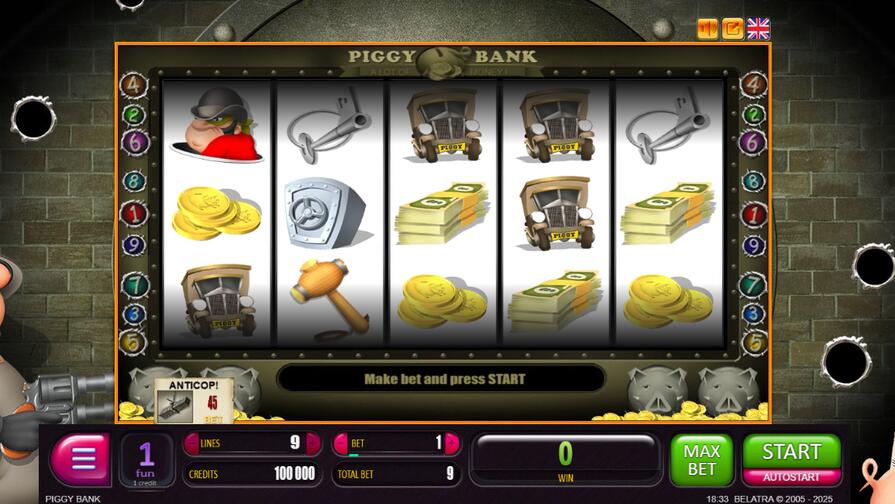
Task: Change language with the UK flag
Action: 759,29
